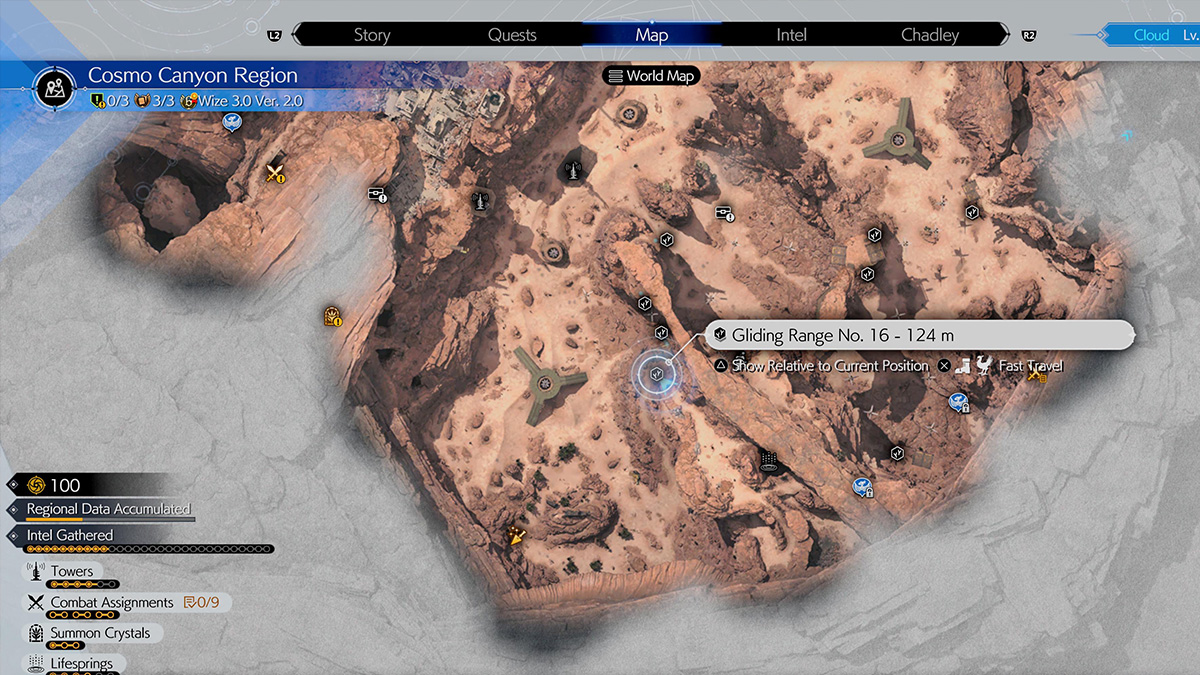Click the selected Gliding Range No. 16 marker
This screenshot has height=675, width=1200.
click(x=657, y=373)
